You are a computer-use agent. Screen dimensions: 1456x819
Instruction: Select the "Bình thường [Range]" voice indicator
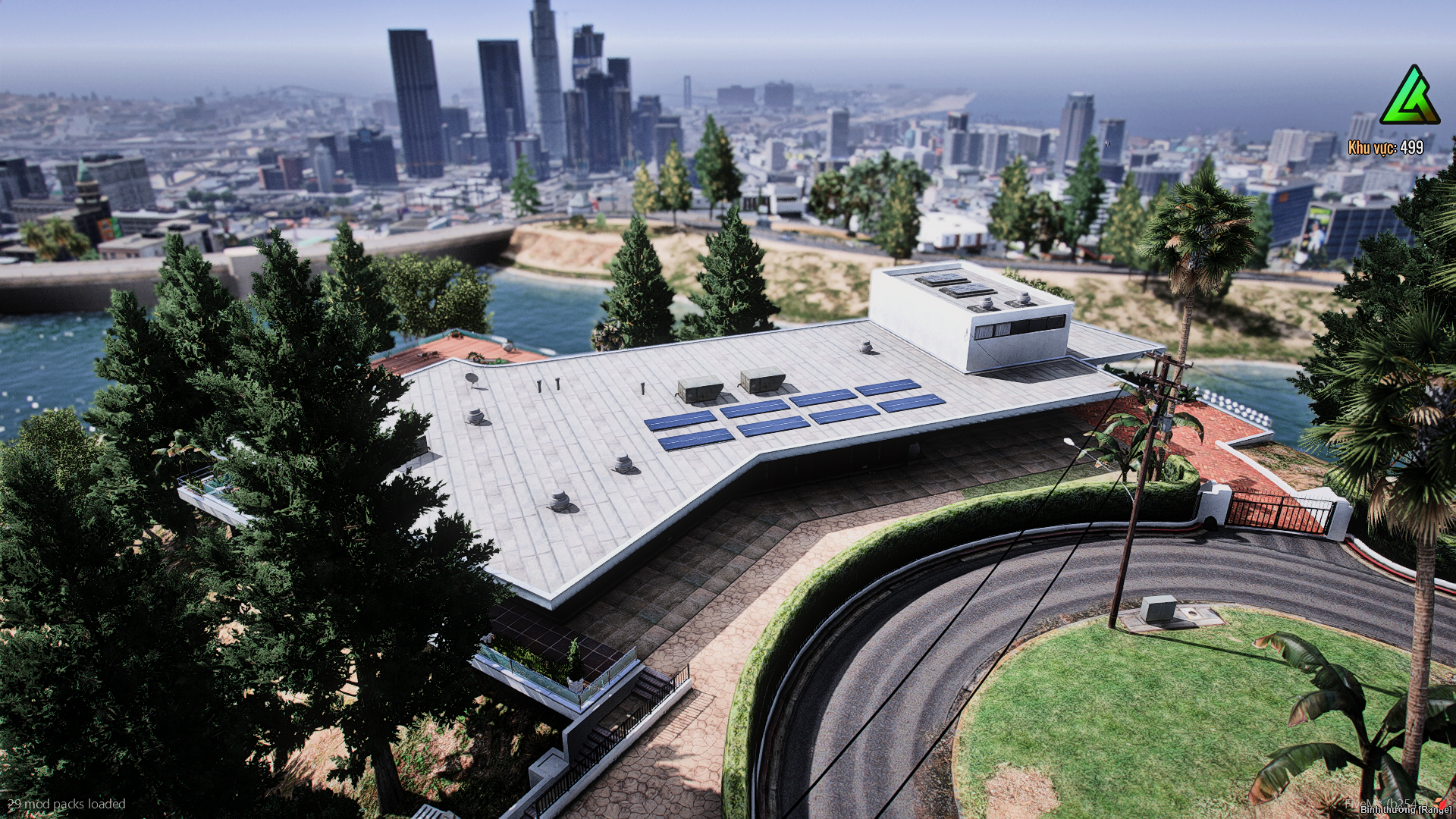1405,810
